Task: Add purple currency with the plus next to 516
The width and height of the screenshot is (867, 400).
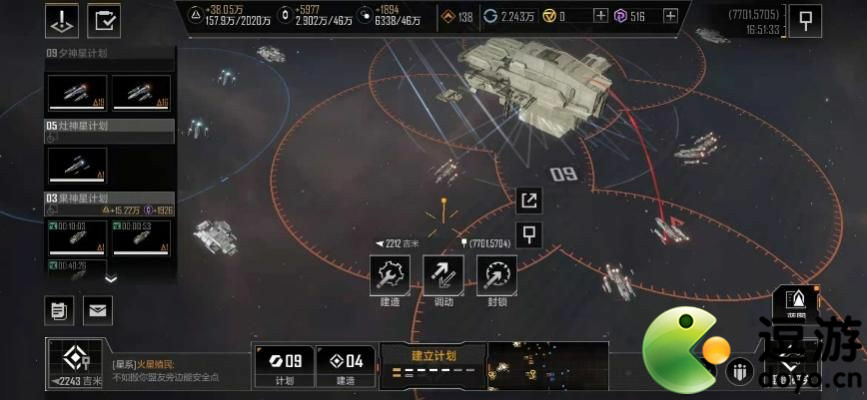Action: (x=670, y=16)
